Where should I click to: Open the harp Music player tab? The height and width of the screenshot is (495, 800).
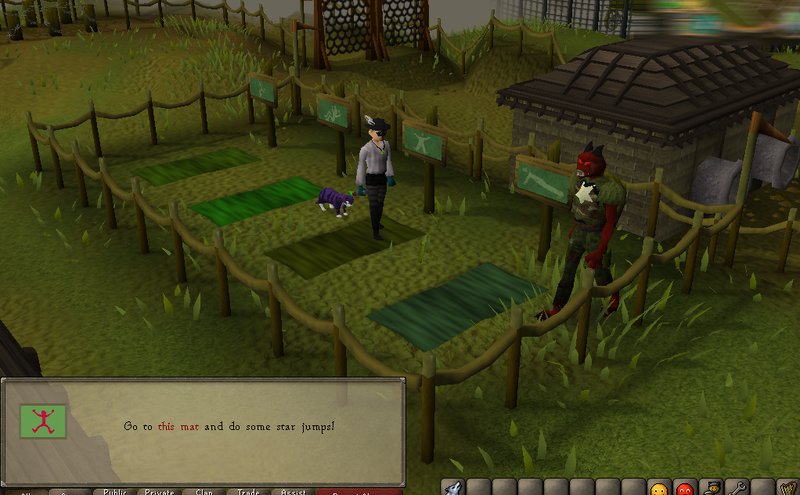pos(789,488)
